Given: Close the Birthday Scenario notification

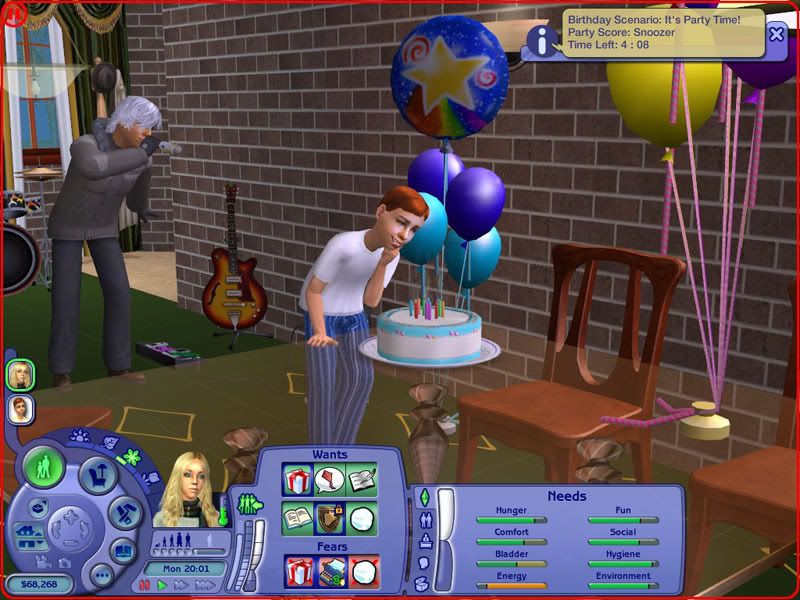Looking at the screenshot, I should coord(776,33).
